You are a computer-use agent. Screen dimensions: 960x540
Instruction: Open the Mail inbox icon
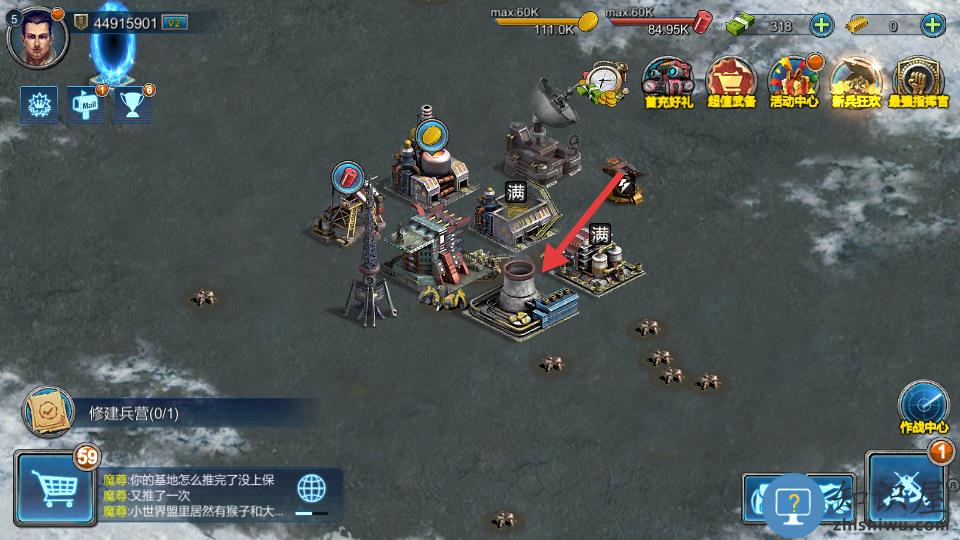[x=86, y=105]
